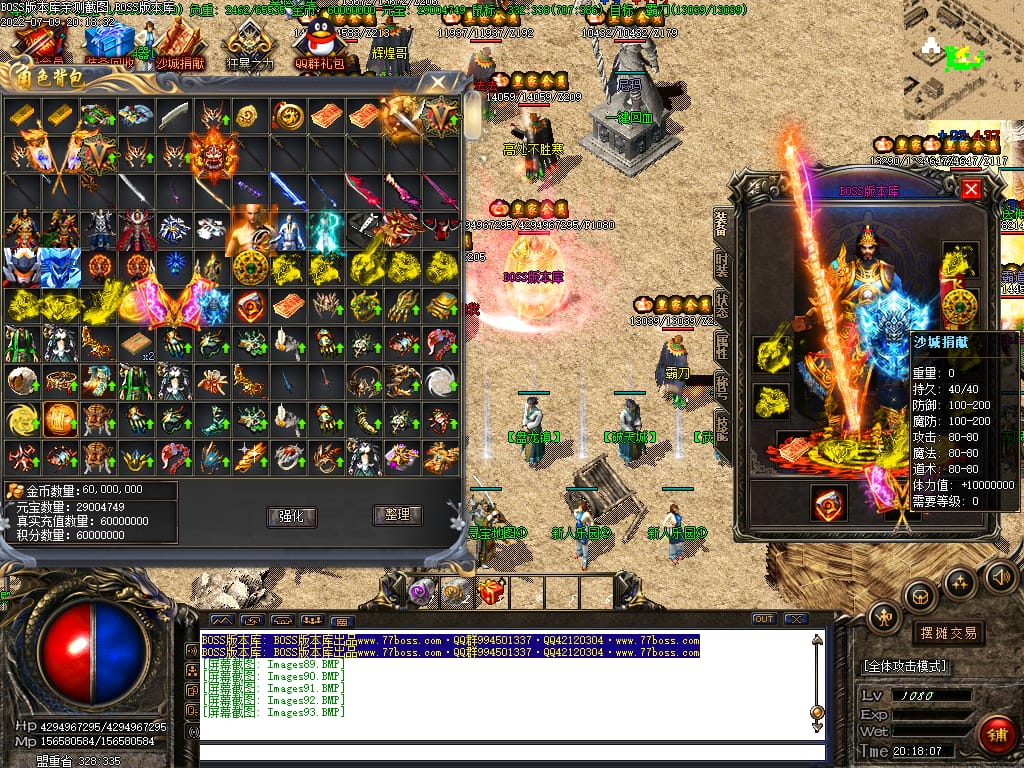Switch to the 状态 status tab
The width and height of the screenshot is (1024, 768).
(x=722, y=306)
